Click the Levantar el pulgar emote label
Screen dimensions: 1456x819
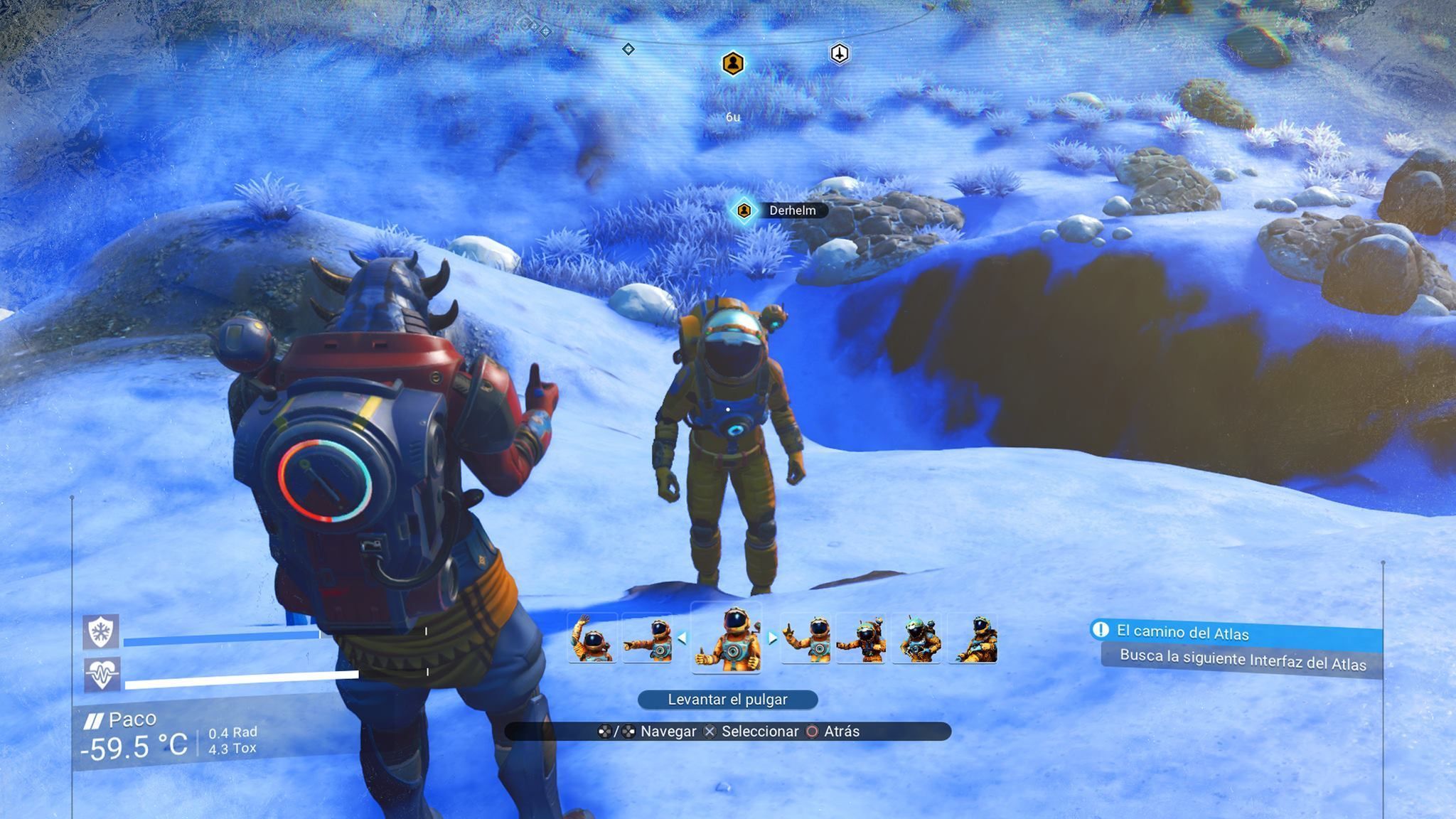tap(727, 700)
